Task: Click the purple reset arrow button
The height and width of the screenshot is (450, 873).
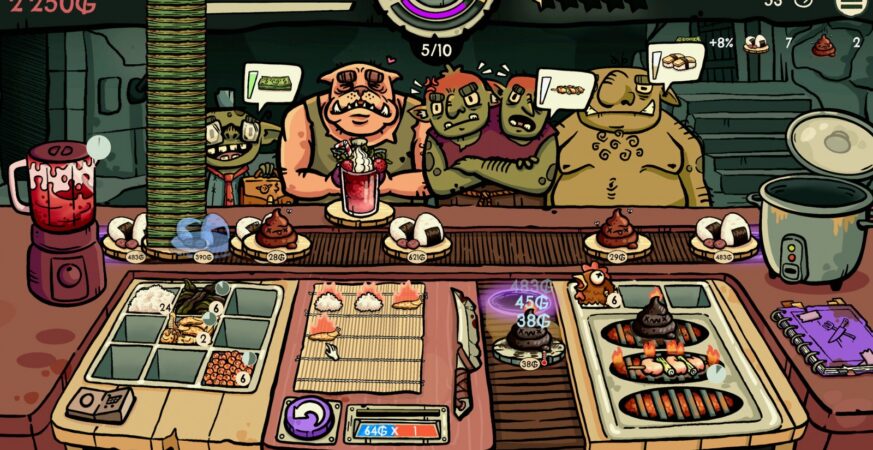Action: click(308, 416)
